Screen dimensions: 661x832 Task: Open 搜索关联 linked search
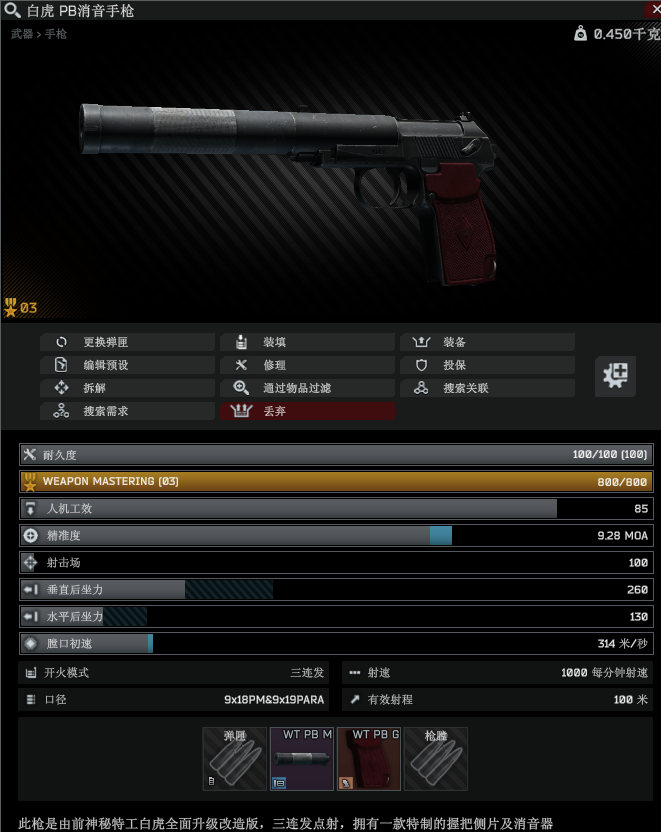click(487, 388)
